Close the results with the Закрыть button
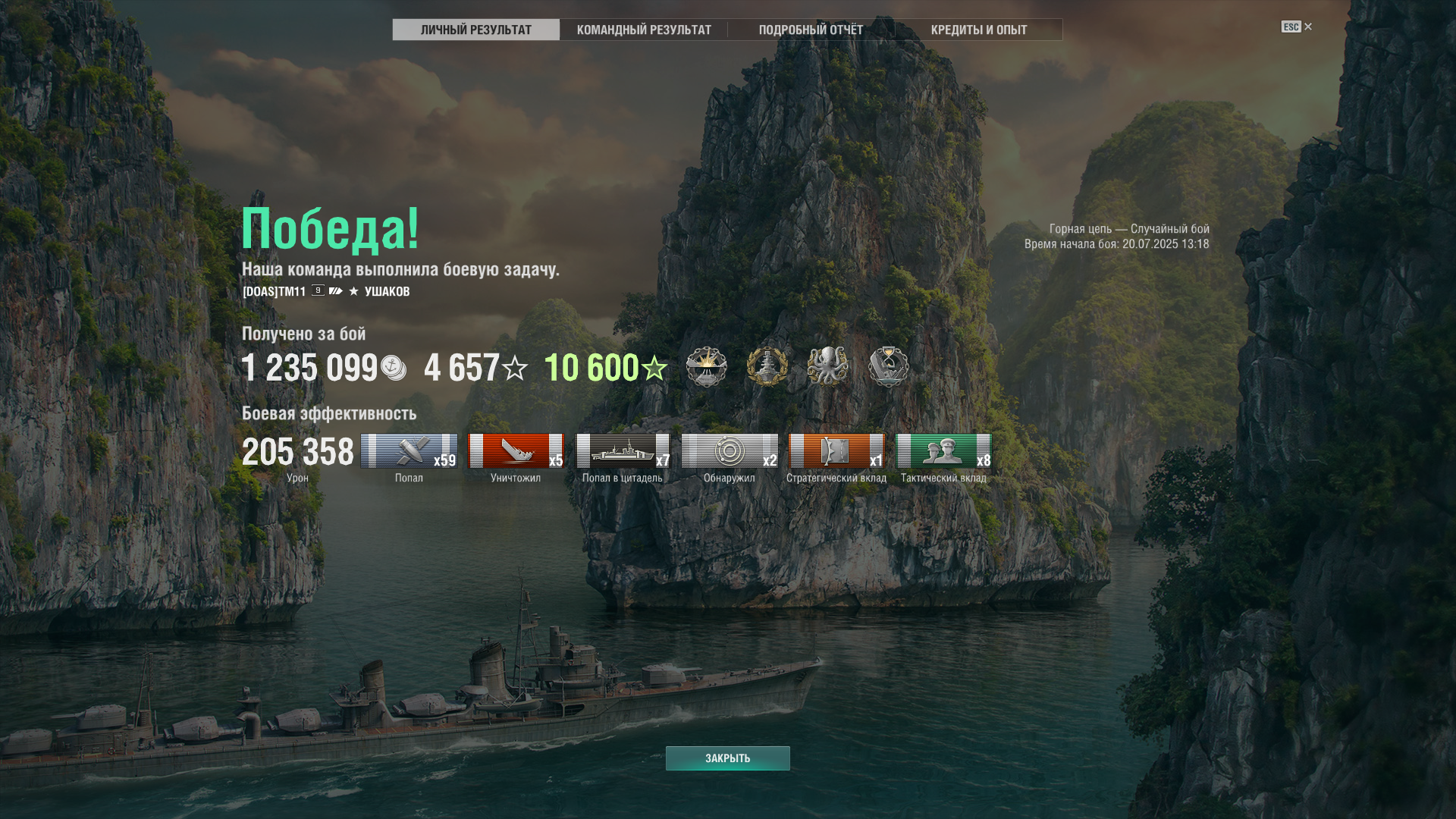Screen dimensions: 1456x819 [727, 758]
